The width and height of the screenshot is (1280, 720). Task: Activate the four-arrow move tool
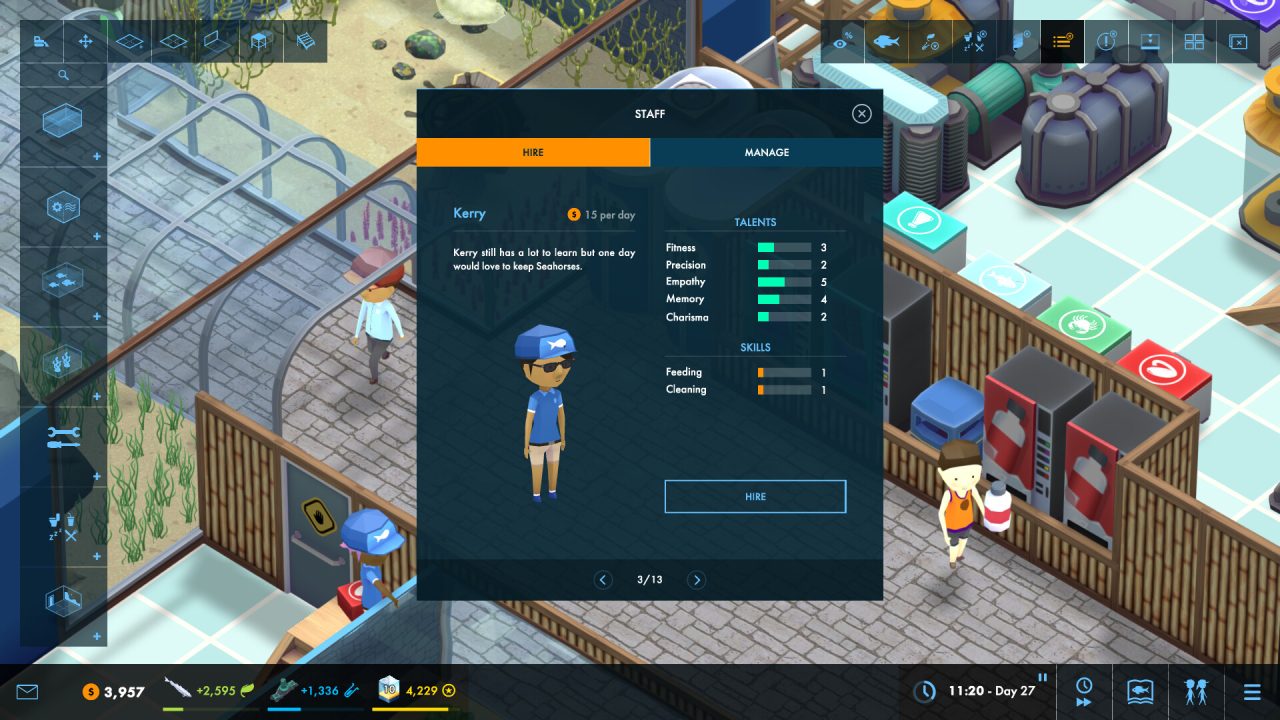pyautogui.click(x=85, y=42)
